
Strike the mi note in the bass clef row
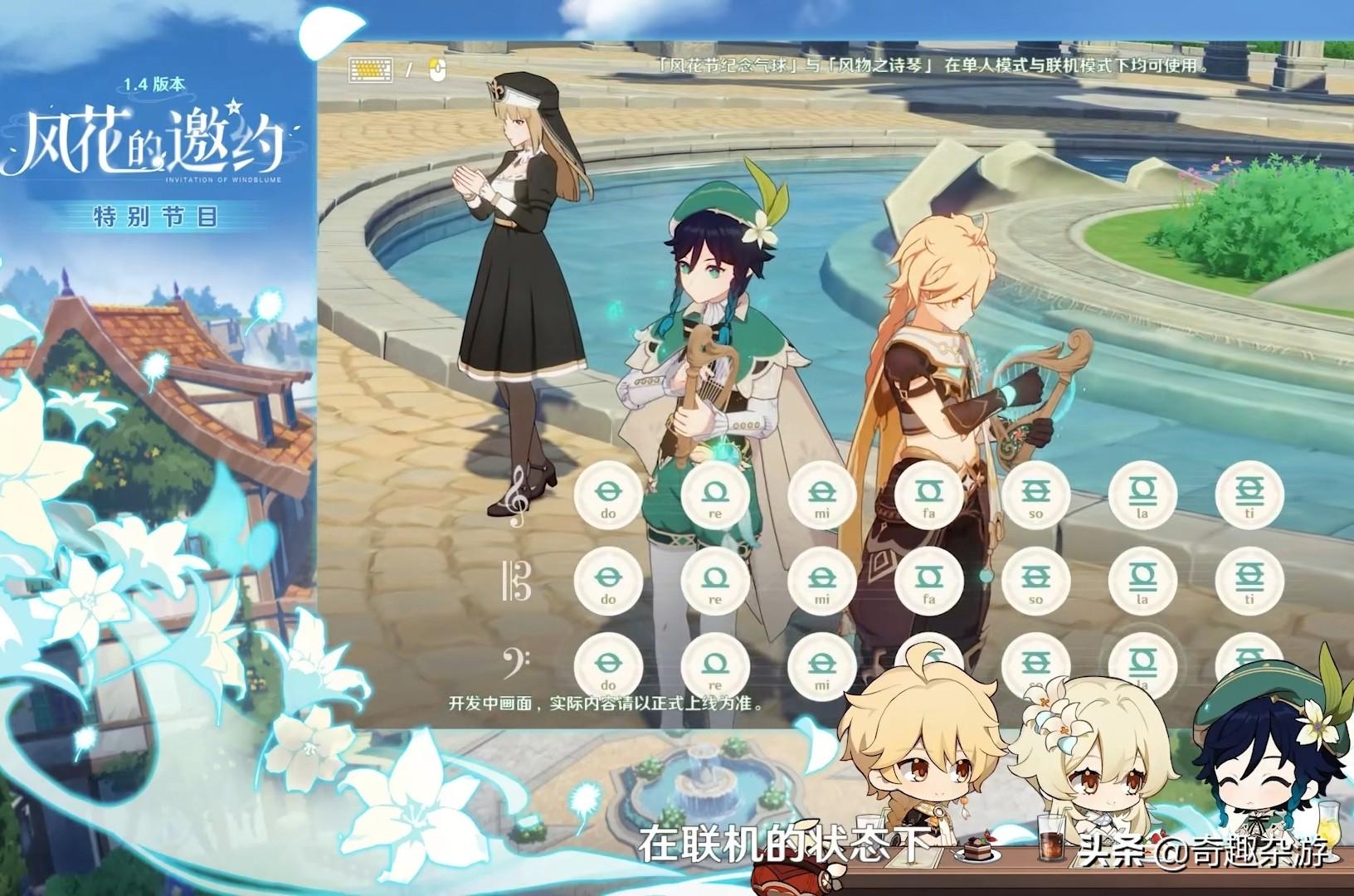click(x=821, y=665)
